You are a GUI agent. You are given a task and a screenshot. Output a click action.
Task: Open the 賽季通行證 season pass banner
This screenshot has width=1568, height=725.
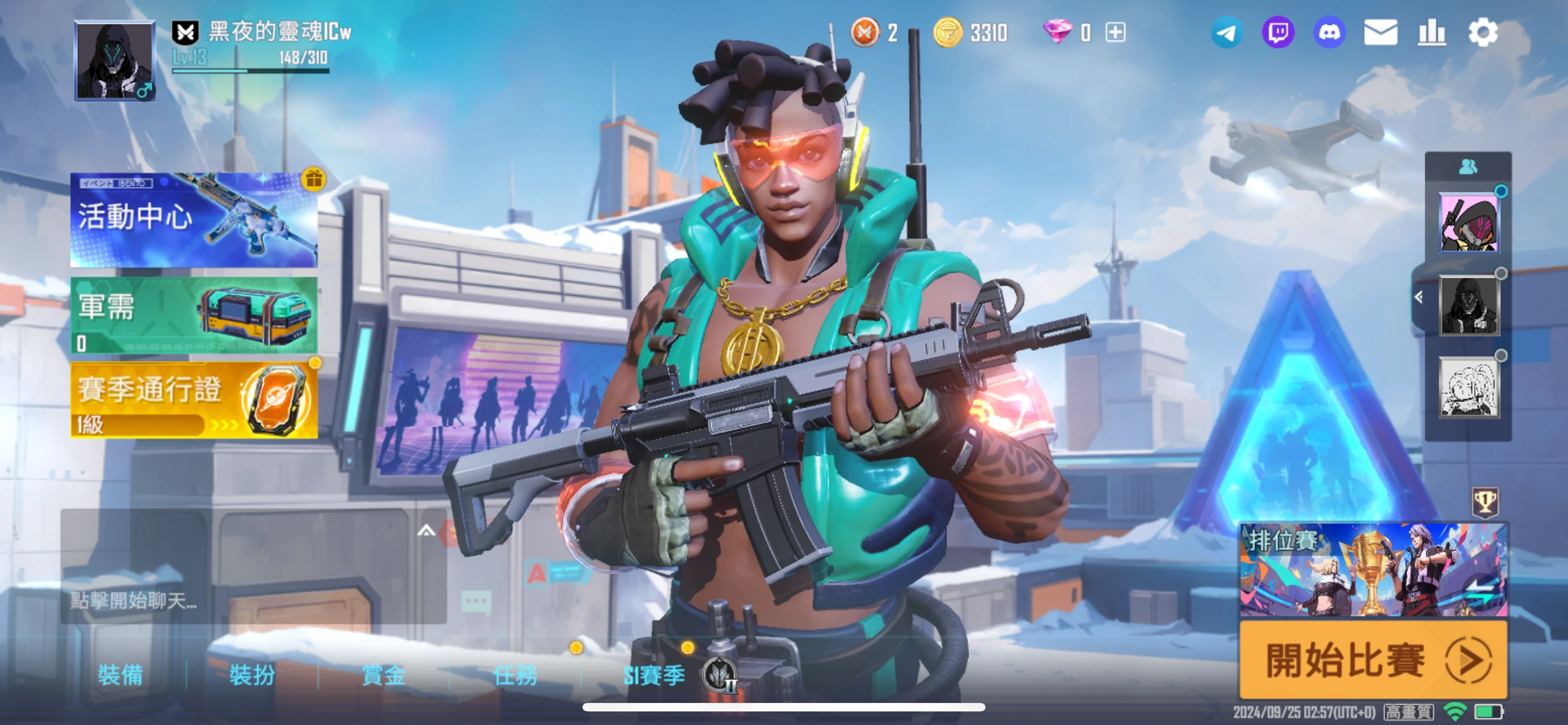(x=194, y=400)
